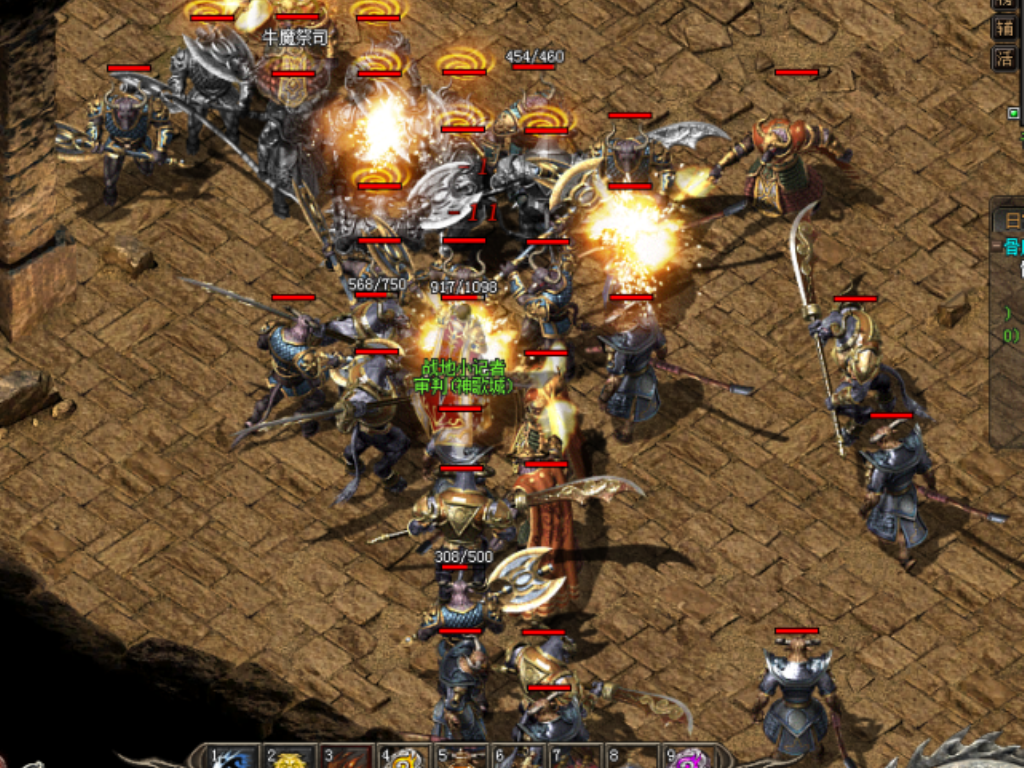Toggle the small green indicator button
The height and width of the screenshot is (768, 1024).
[1014, 113]
